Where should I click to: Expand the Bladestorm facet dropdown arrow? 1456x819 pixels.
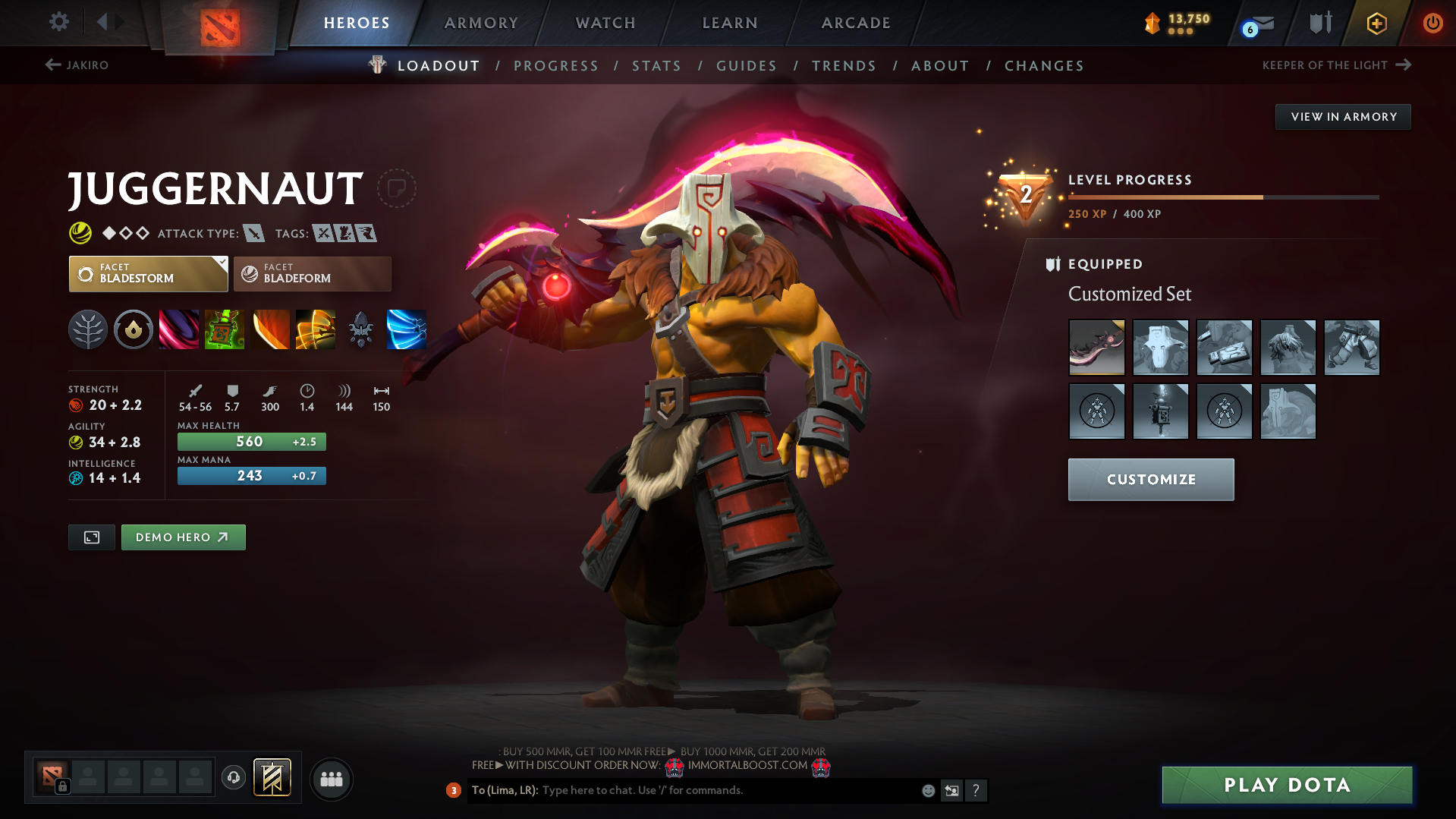click(221, 263)
